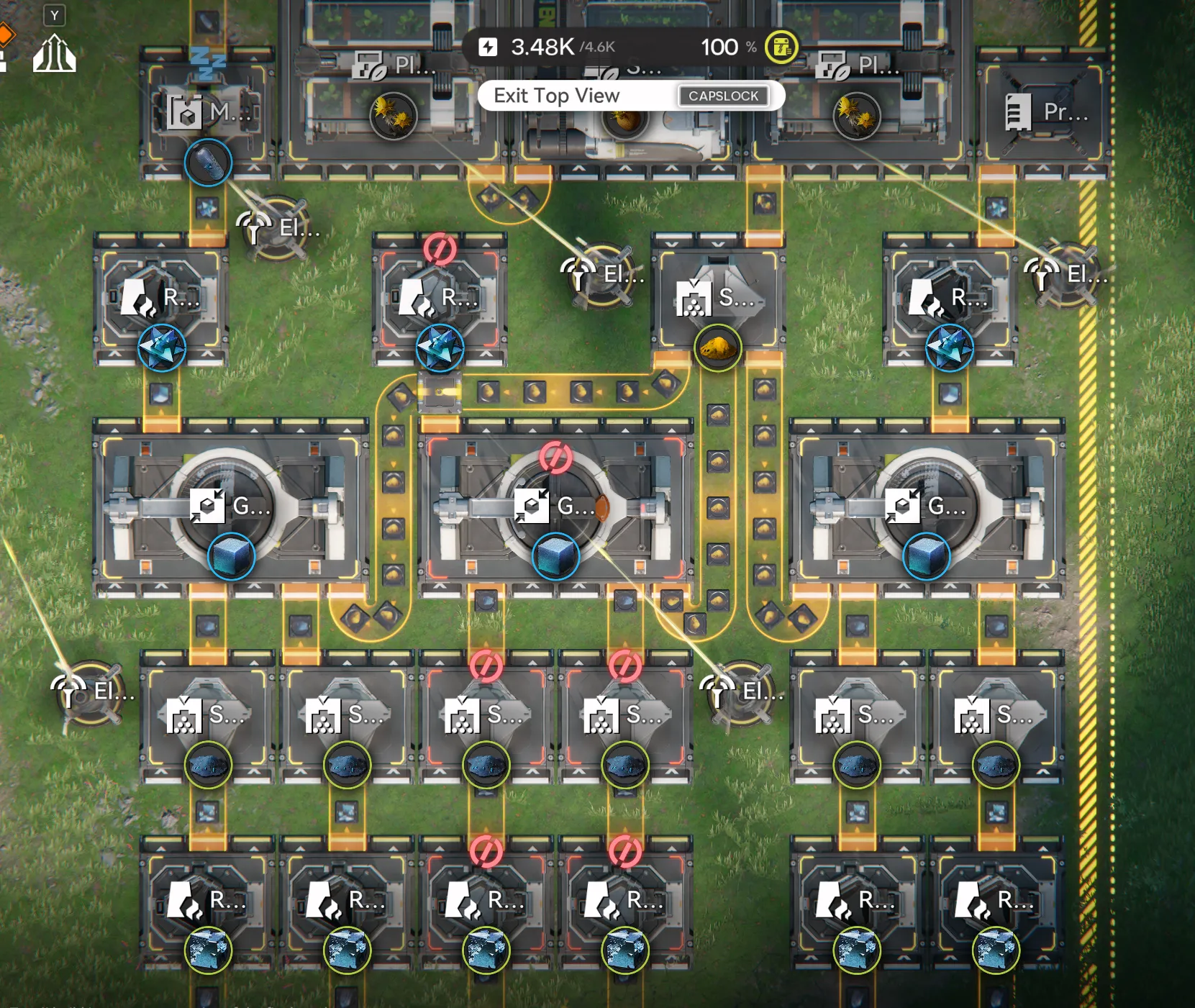Select the lightning bolt power icon
This screenshot has height=1008, width=1195.
(x=490, y=47)
